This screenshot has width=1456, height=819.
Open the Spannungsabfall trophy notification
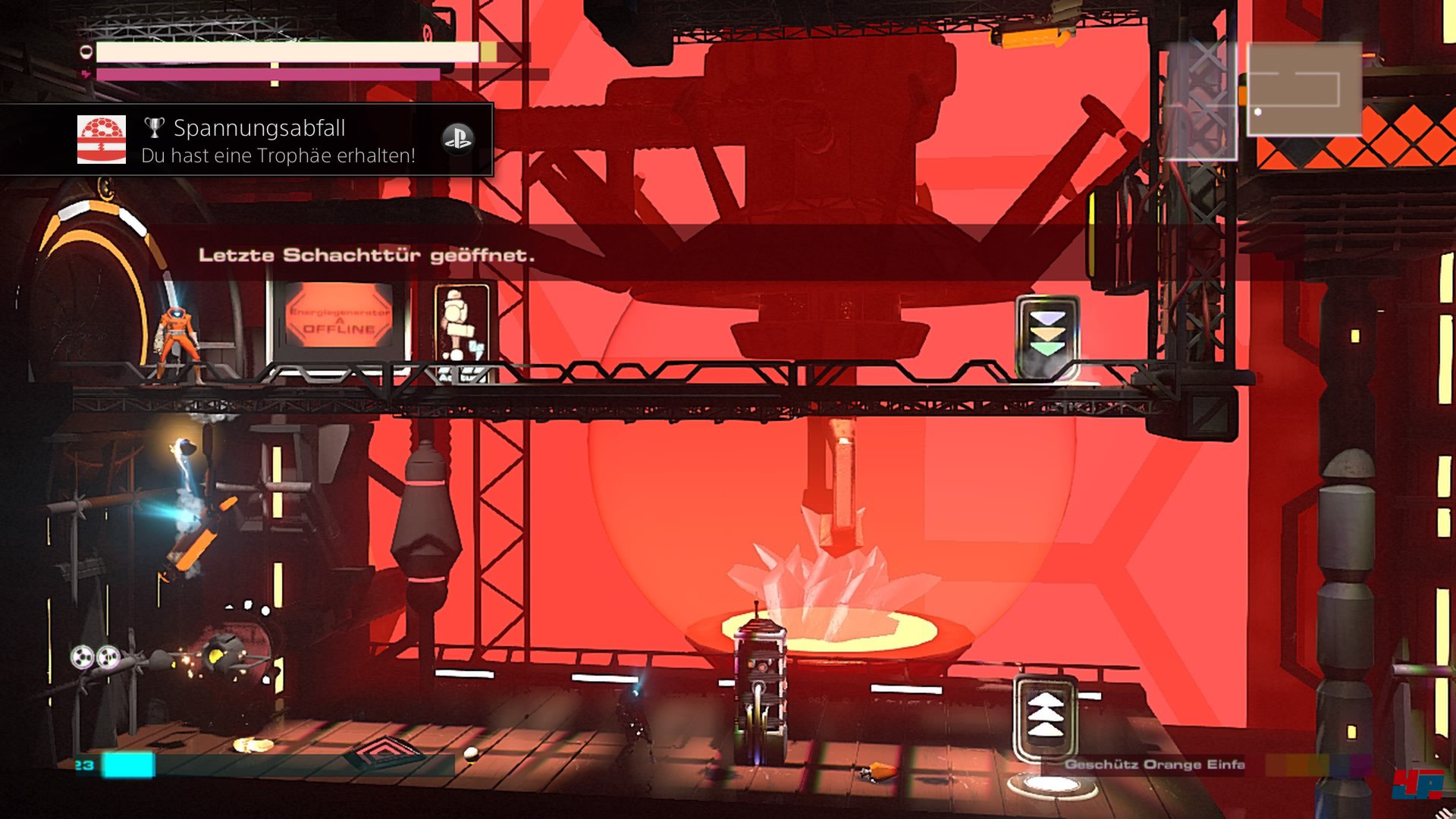click(278, 140)
